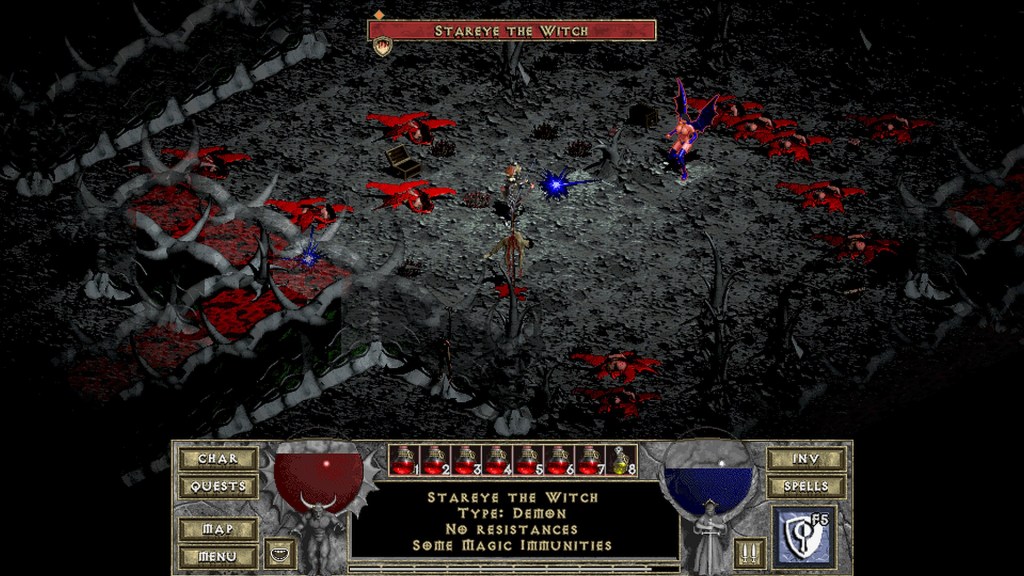Use the healing potion in belt slot 3
Viewport: 1024px width, 576px height.
tap(465, 460)
